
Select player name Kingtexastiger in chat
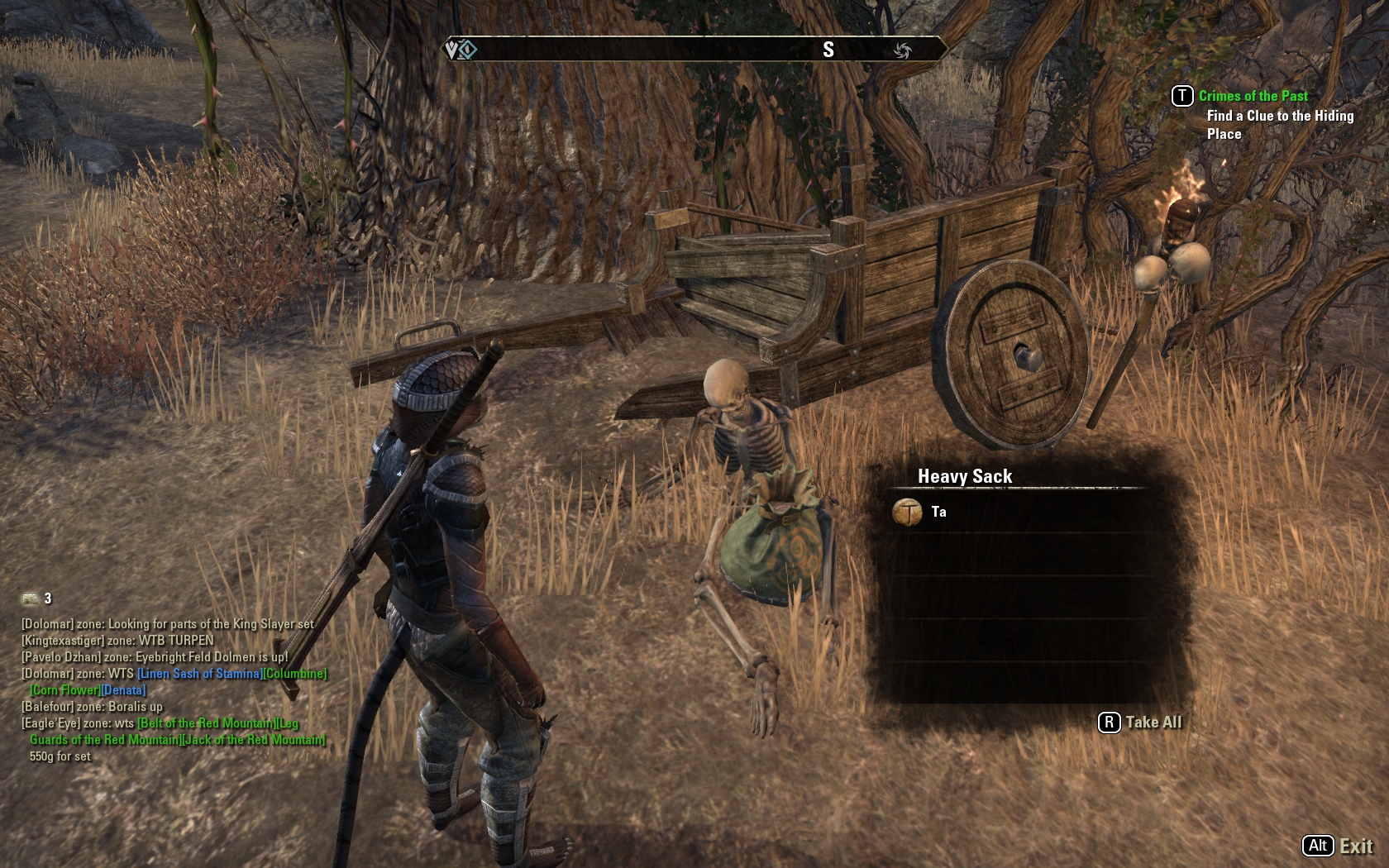[63, 641]
